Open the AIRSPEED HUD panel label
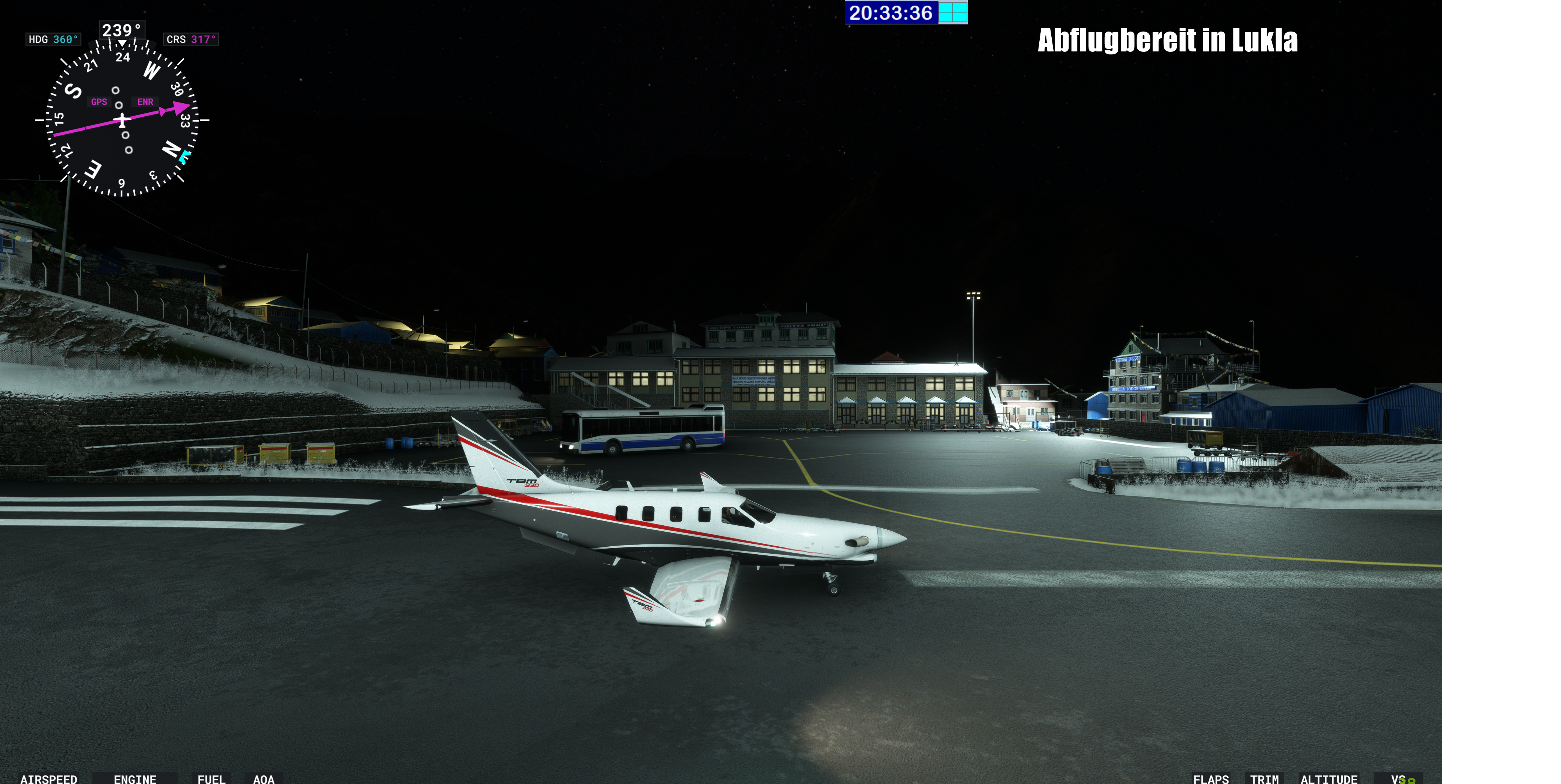The width and height of the screenshot is (1561, 784). tap(48, 778)
